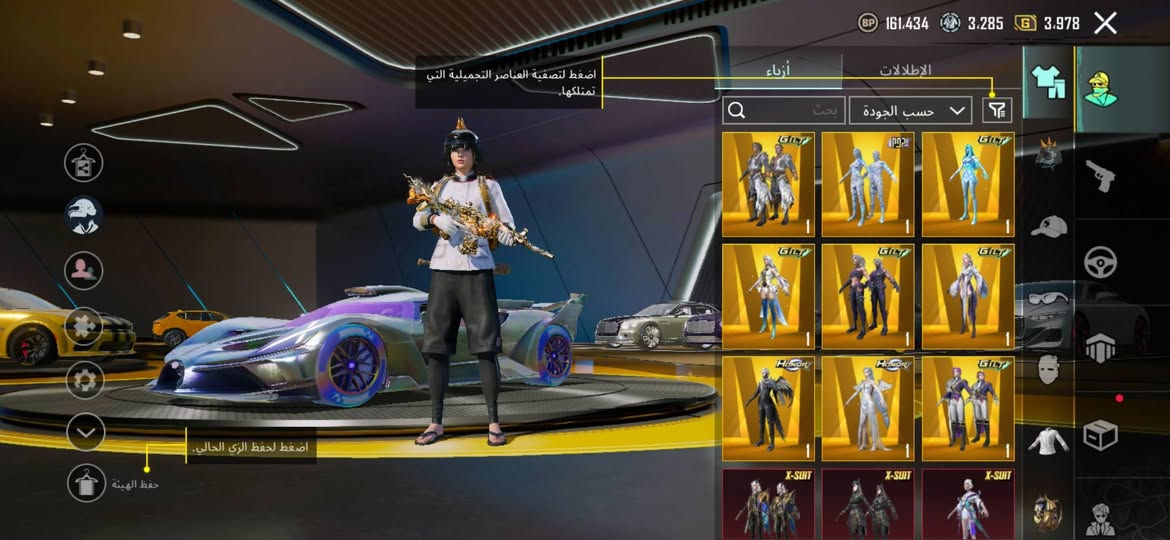This screenshot has width=1170, height=540.
Task: Open the owned cosmetics filter button
Action: [x=995, y=110]
